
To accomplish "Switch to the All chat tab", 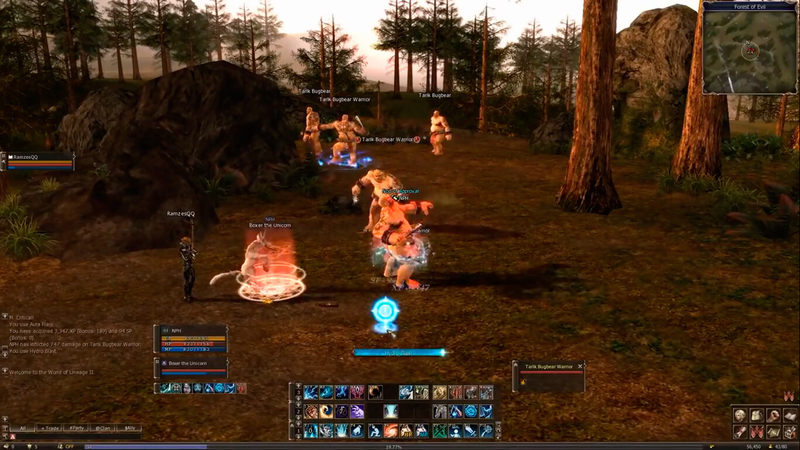I will click(x=22, y=428).
